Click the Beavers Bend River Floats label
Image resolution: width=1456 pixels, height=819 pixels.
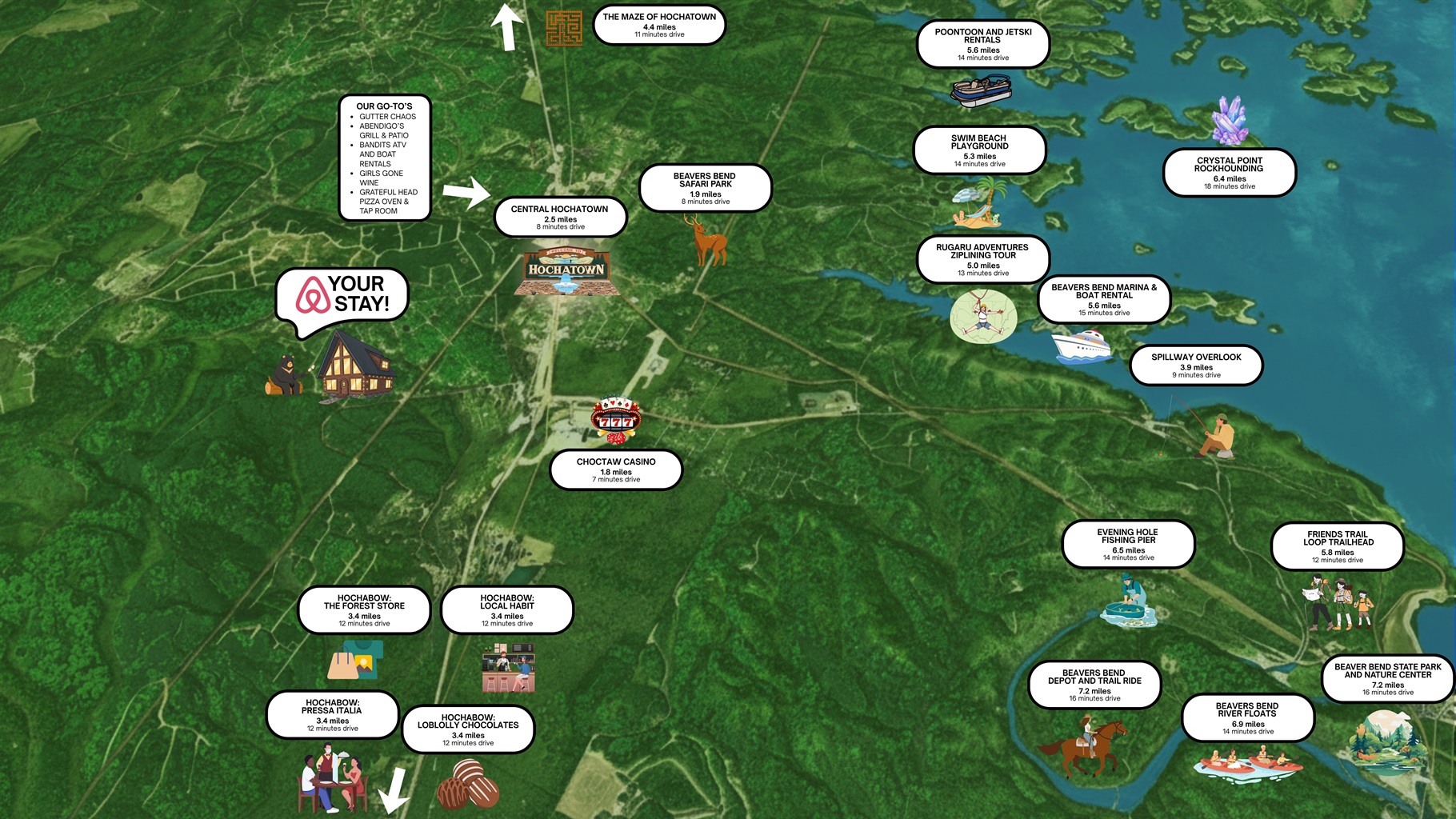[x=1247, y=717]
